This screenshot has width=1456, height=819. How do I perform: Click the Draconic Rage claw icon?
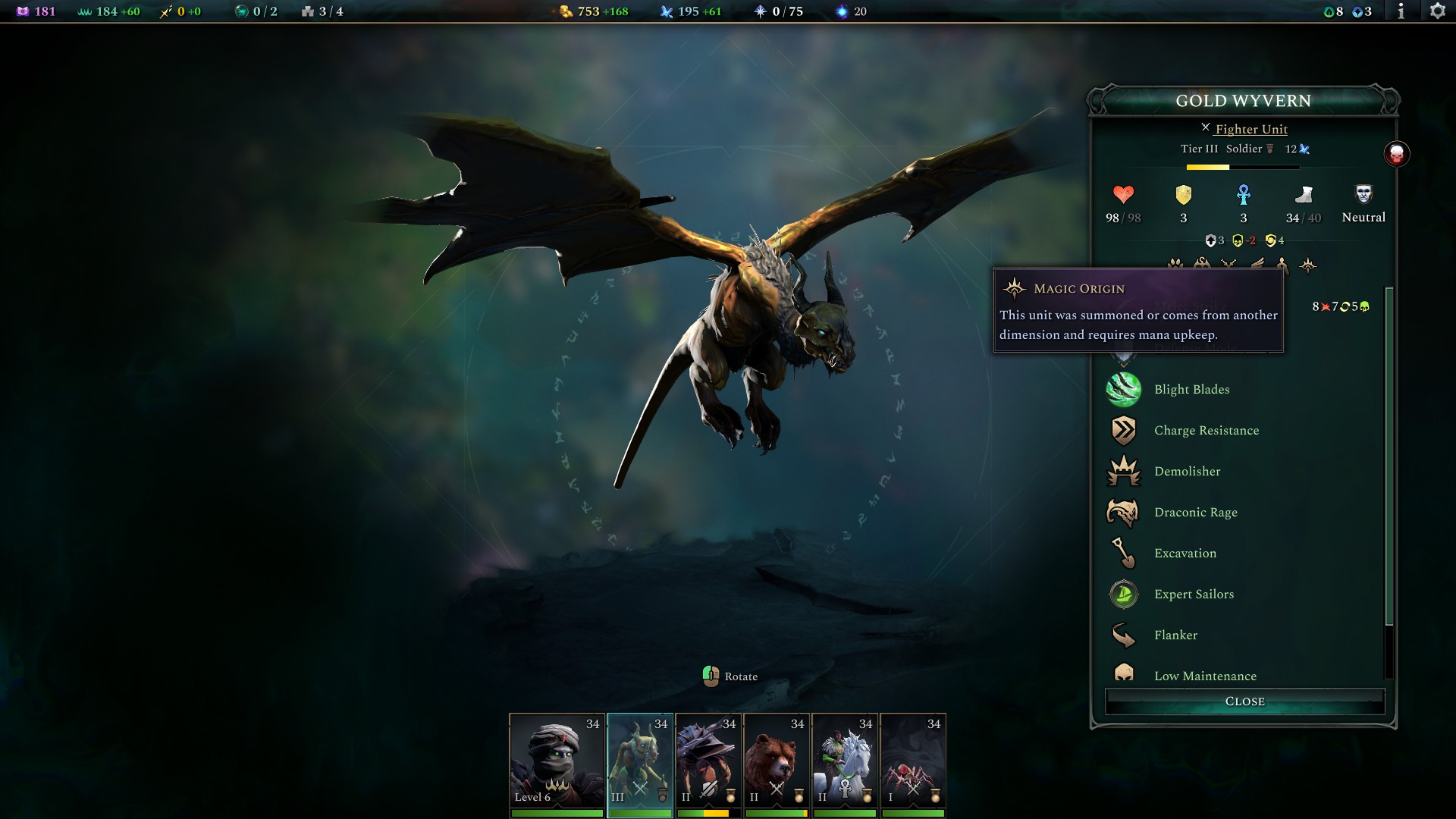pyautogui.click(x=1124, y=512)
